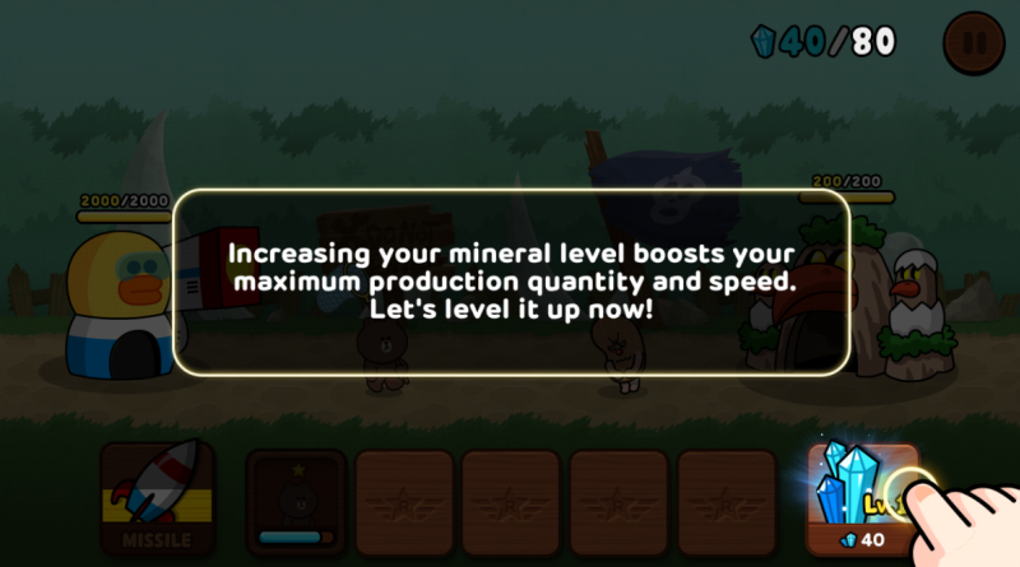
Task: Pause the game with the round button
Action: [x=974, y=43]
